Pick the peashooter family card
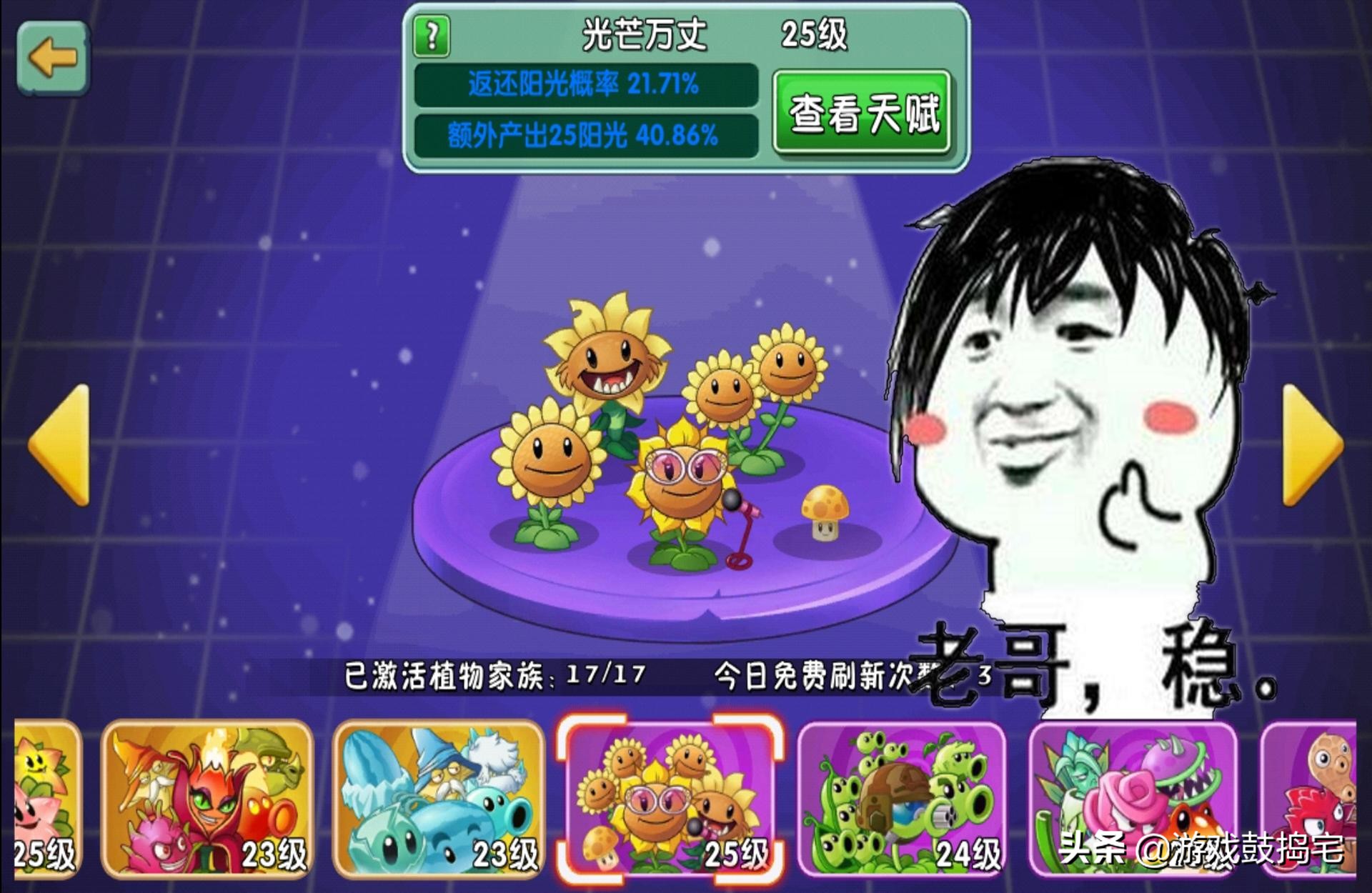This screenshot has width=1372, height=893. pyautogui.click(x=902, y=799)
